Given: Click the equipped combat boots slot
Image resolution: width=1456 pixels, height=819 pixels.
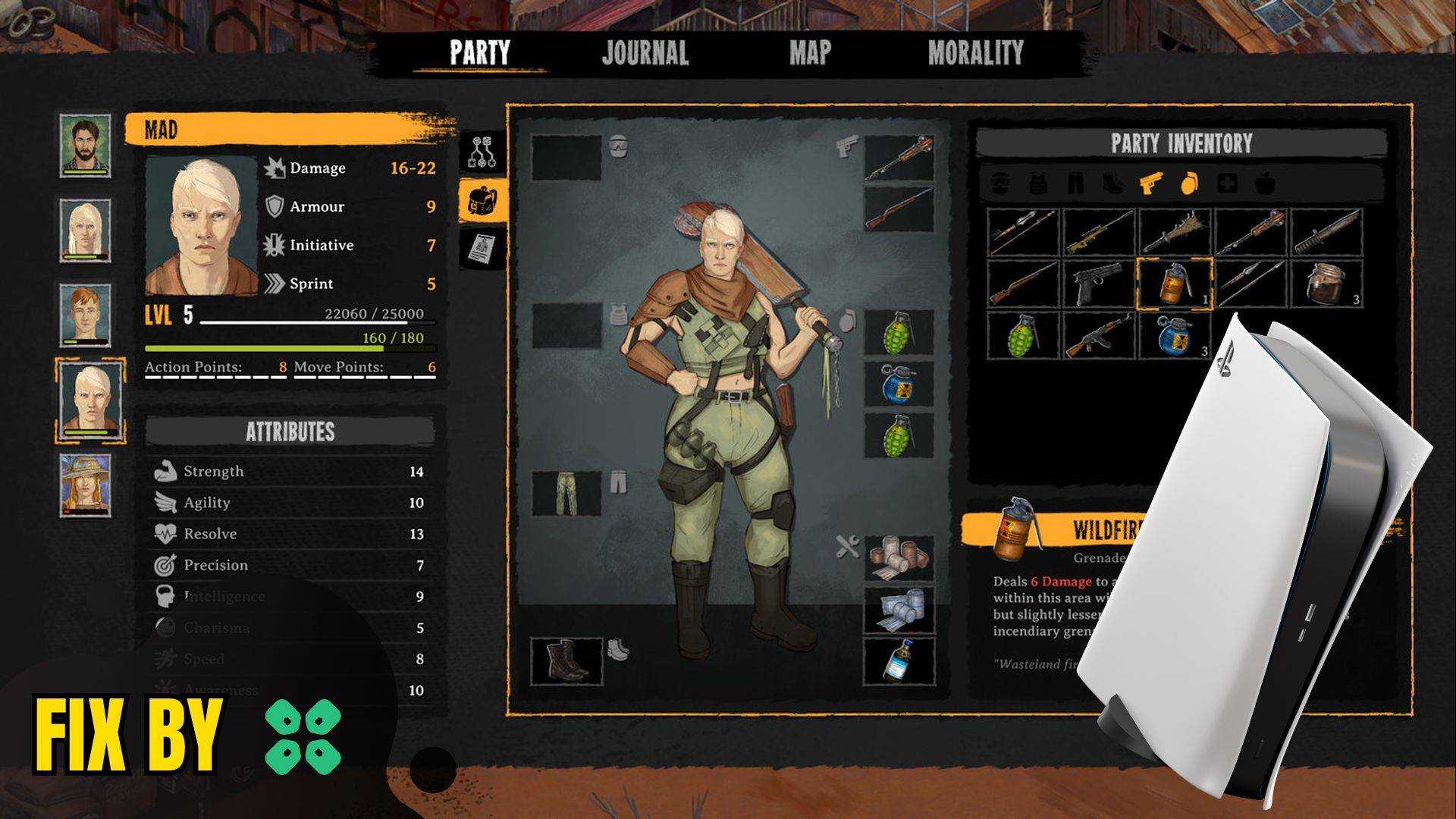Looking at the screenshot, I should [x=566, y=661].
